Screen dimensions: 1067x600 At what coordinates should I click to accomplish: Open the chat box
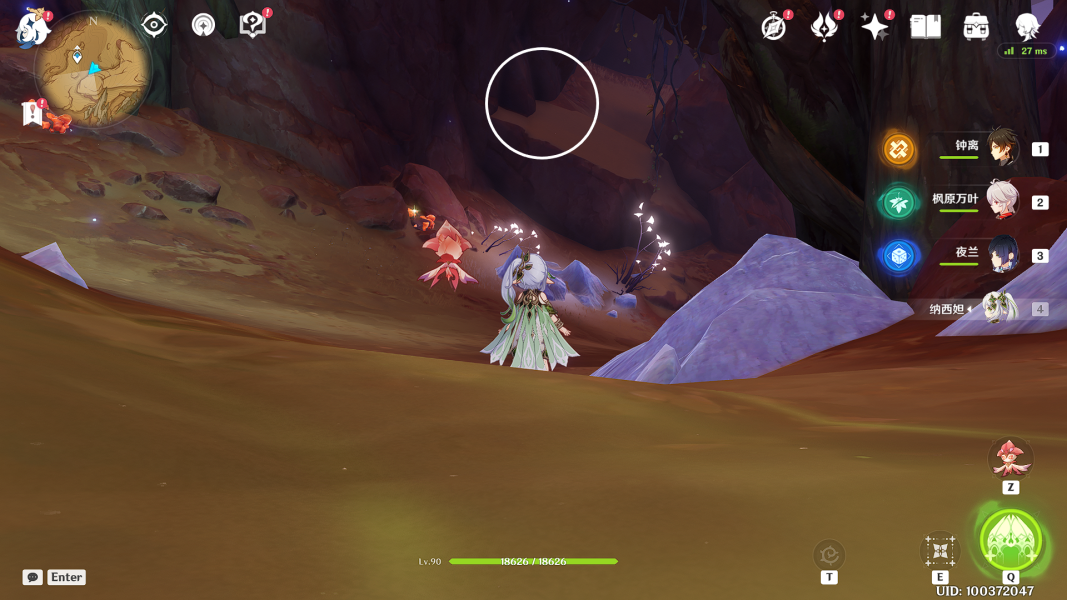(33, 577)
